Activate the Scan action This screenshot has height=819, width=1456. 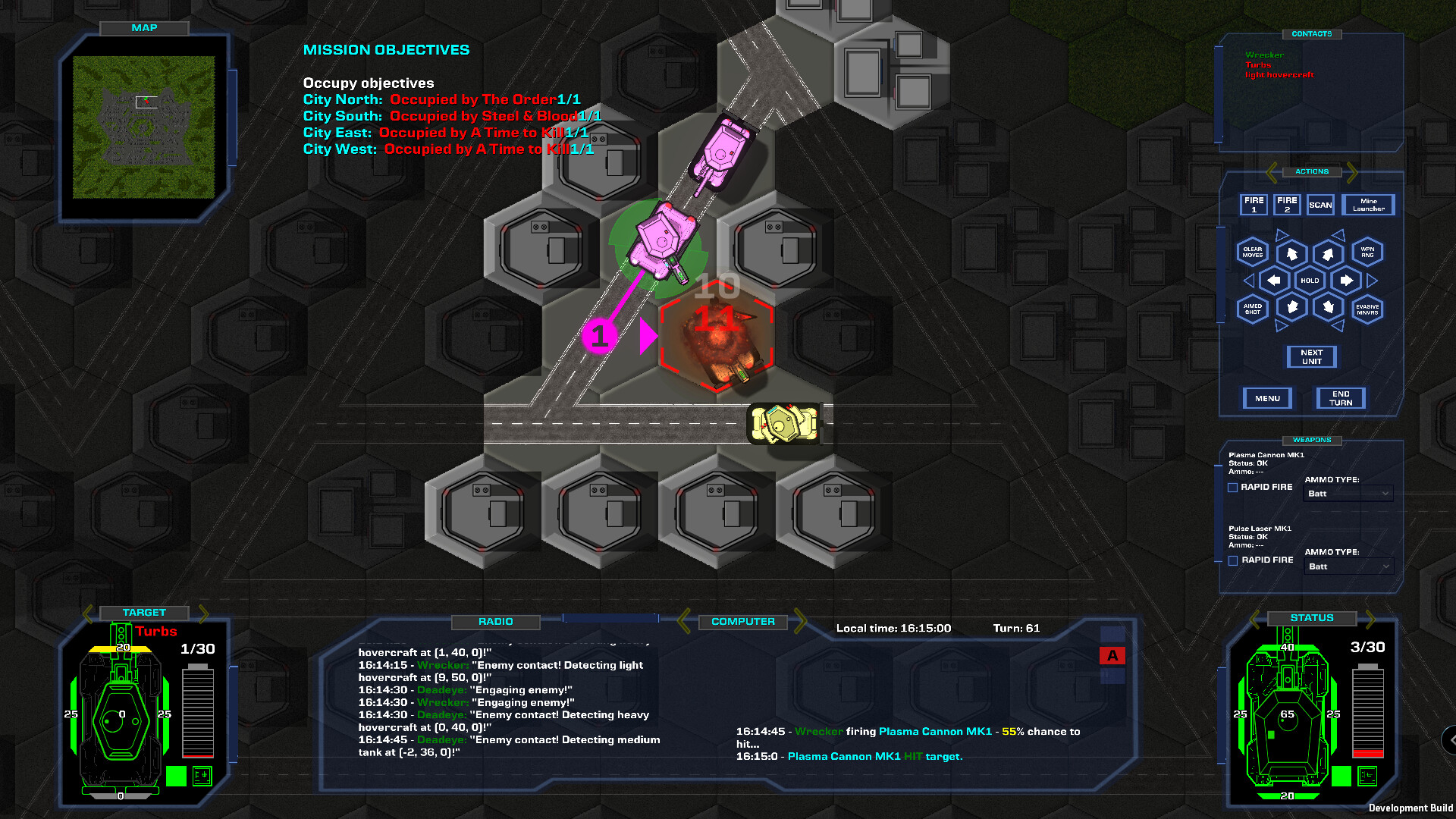(x=1320, y=205)
